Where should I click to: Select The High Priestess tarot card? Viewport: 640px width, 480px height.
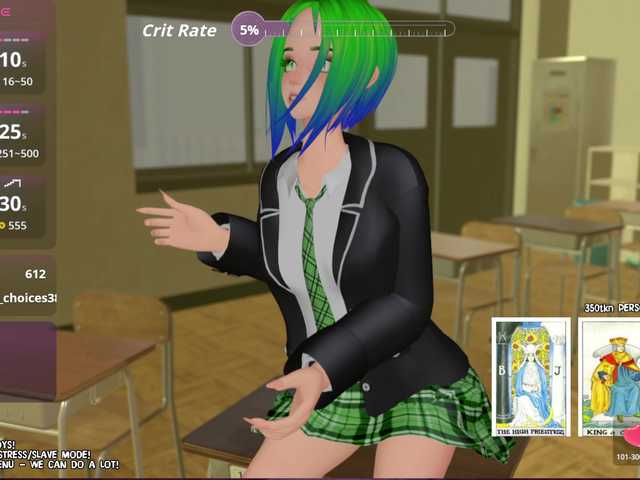[531, 376]
